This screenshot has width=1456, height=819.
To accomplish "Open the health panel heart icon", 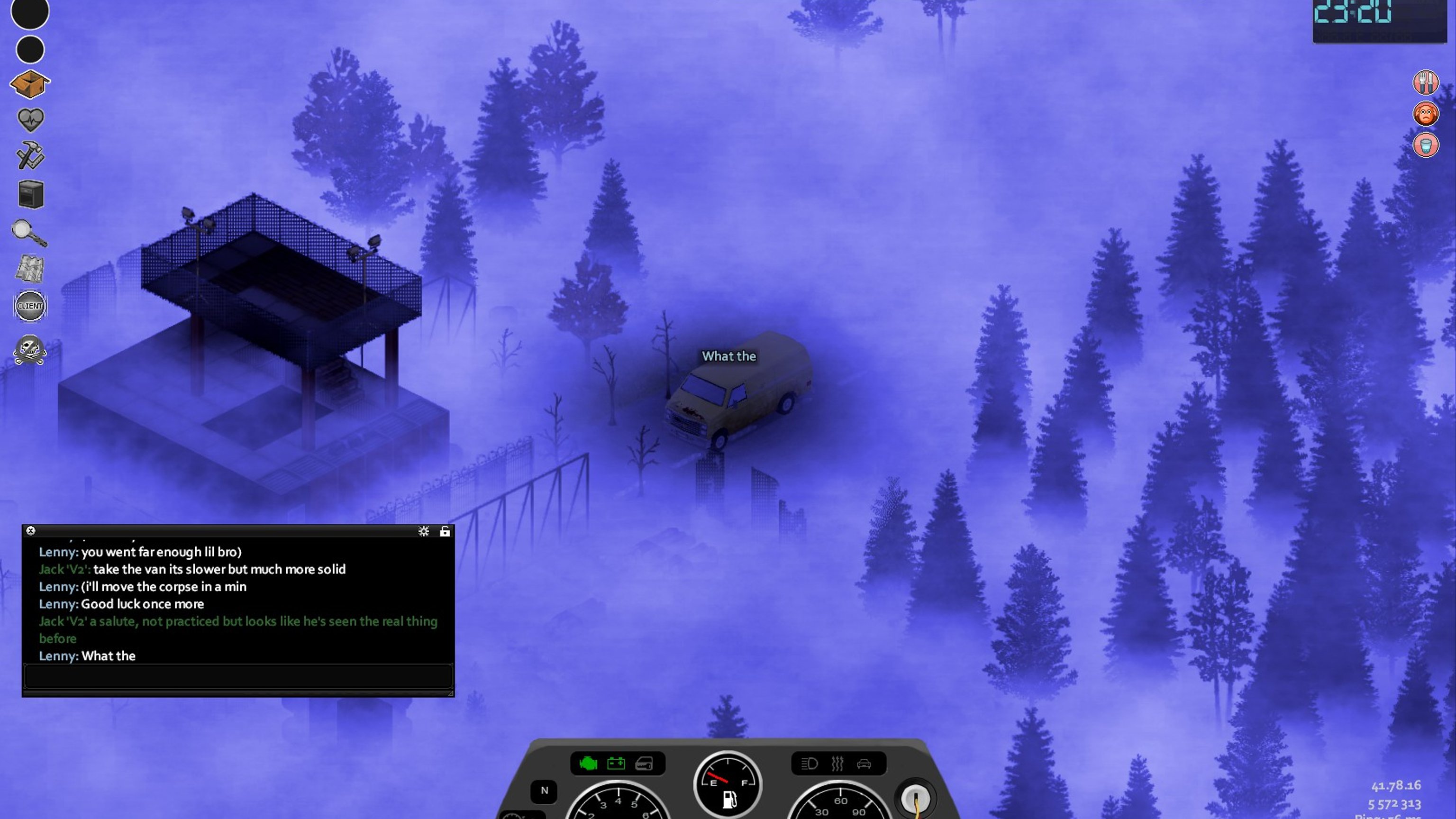I will pyautogui.click(x=30, y=119).
